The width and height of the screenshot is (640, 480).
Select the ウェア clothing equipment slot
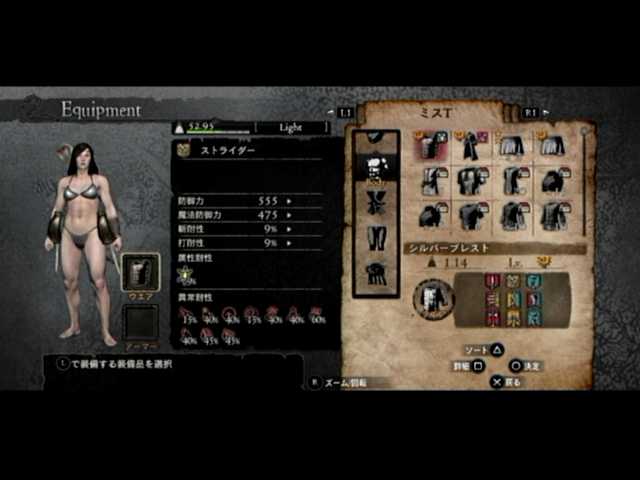coord(140,272)
